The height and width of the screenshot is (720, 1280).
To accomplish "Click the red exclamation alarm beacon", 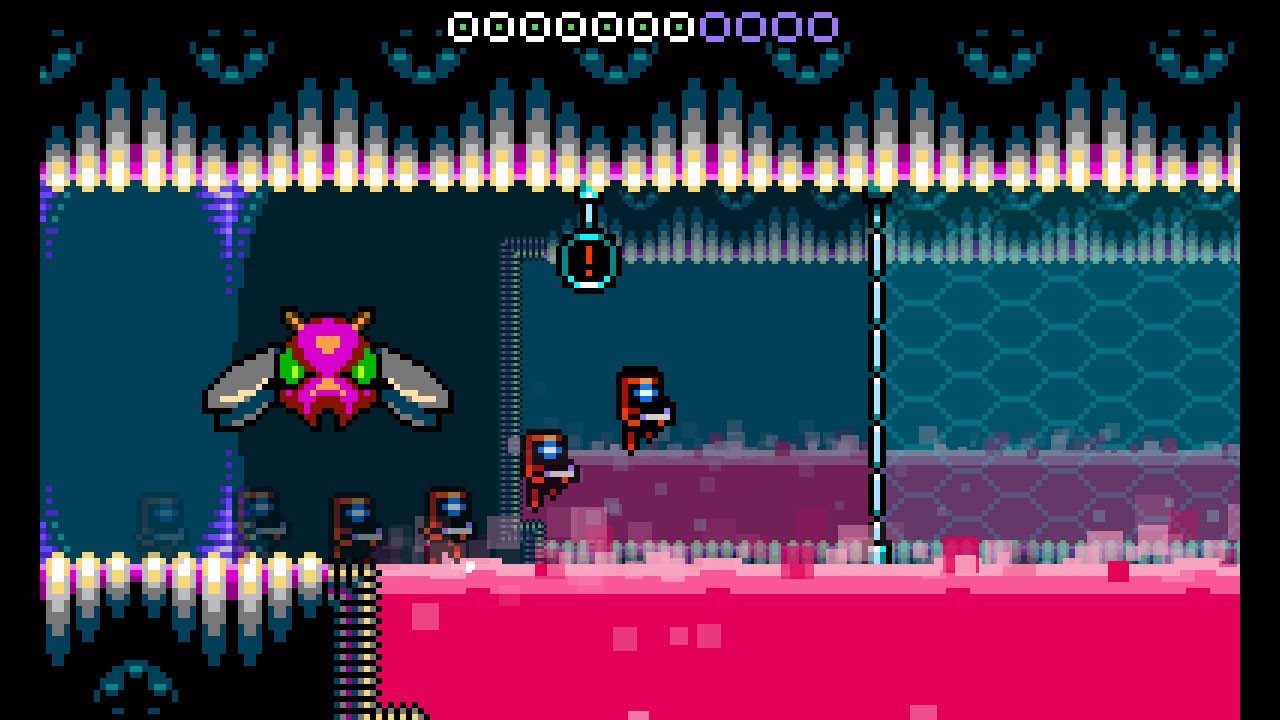I will click(589, 260).
